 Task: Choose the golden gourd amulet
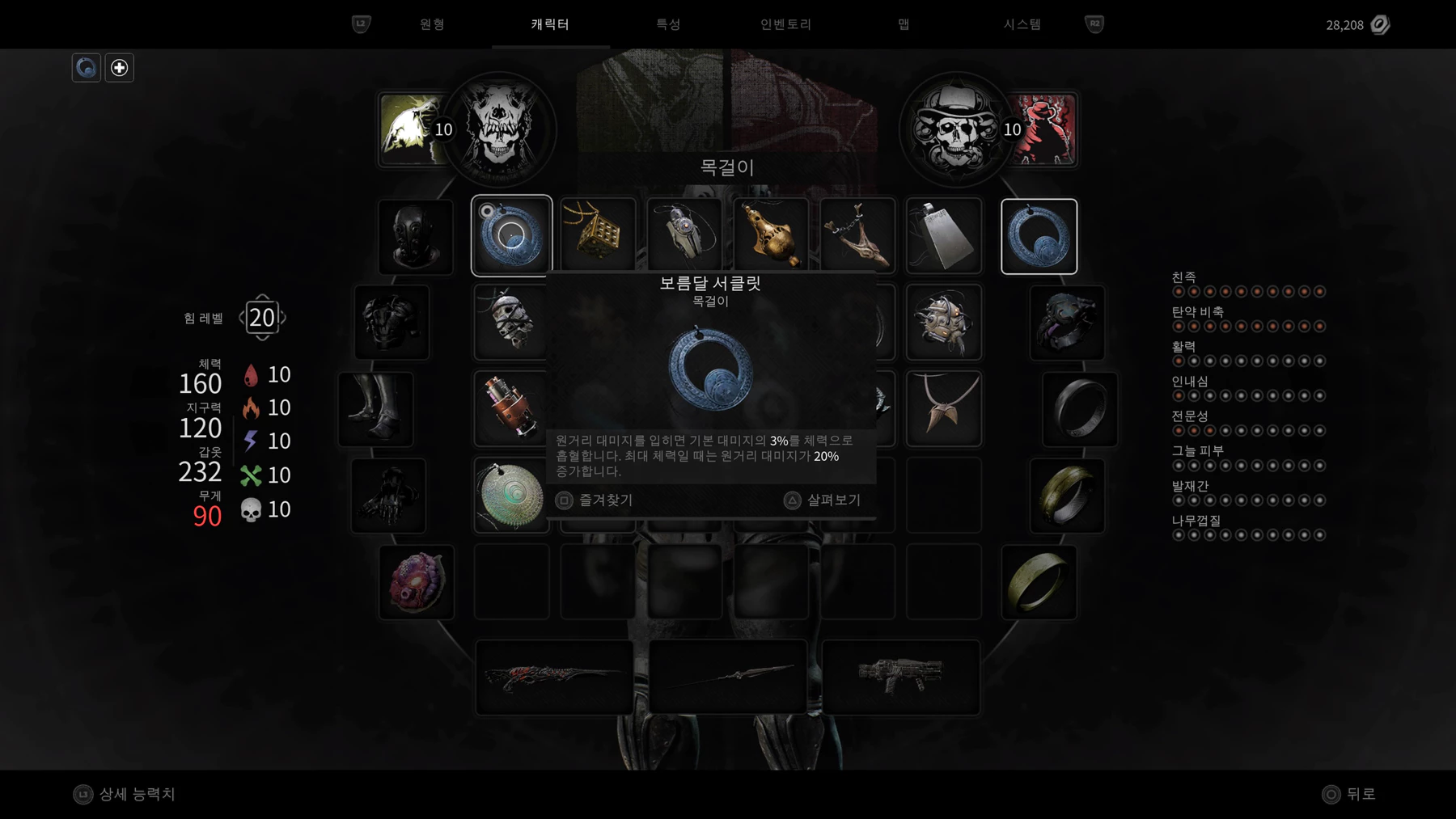point(771,235)
